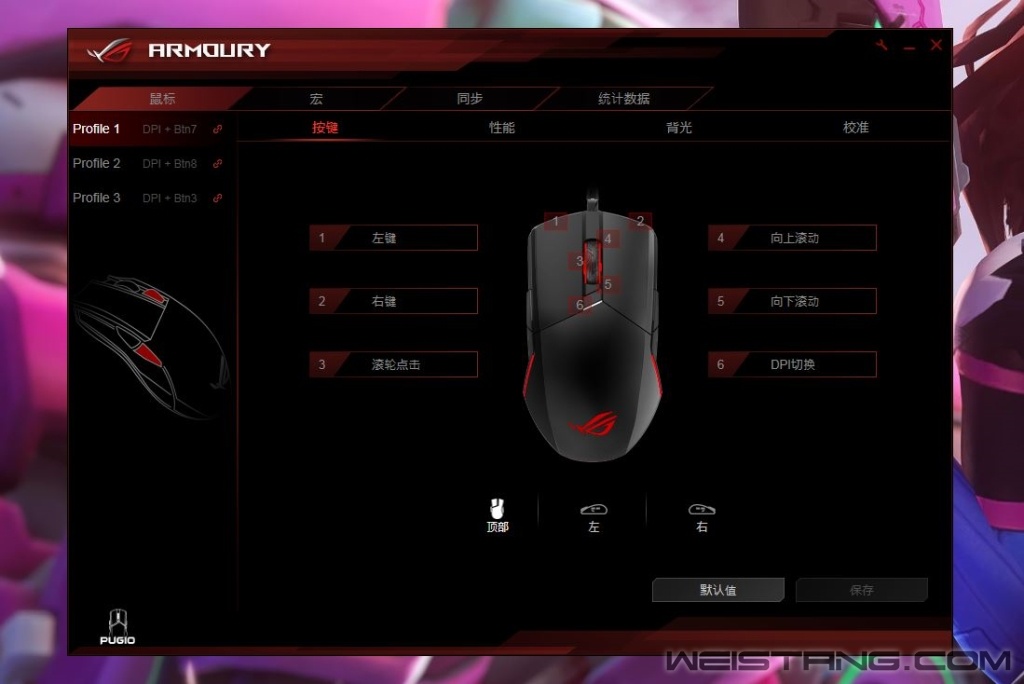Reset settings with the 默认值 button
The image size is (1024, 684).
(718, 590)
